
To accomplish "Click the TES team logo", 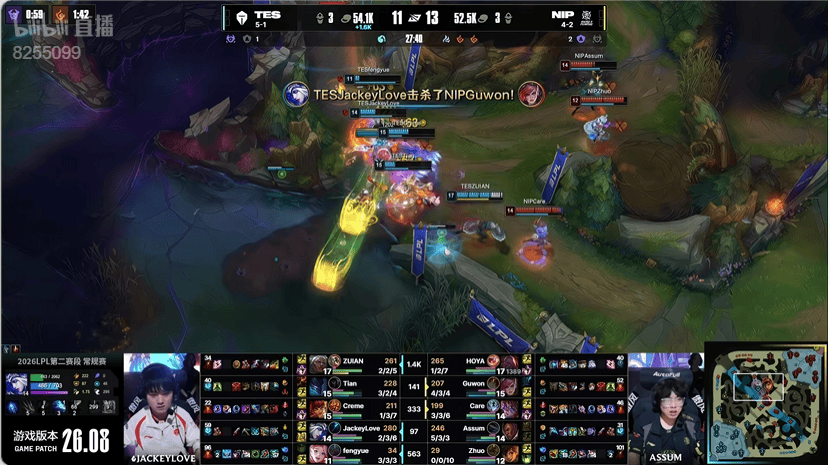I will click(240, 18).
